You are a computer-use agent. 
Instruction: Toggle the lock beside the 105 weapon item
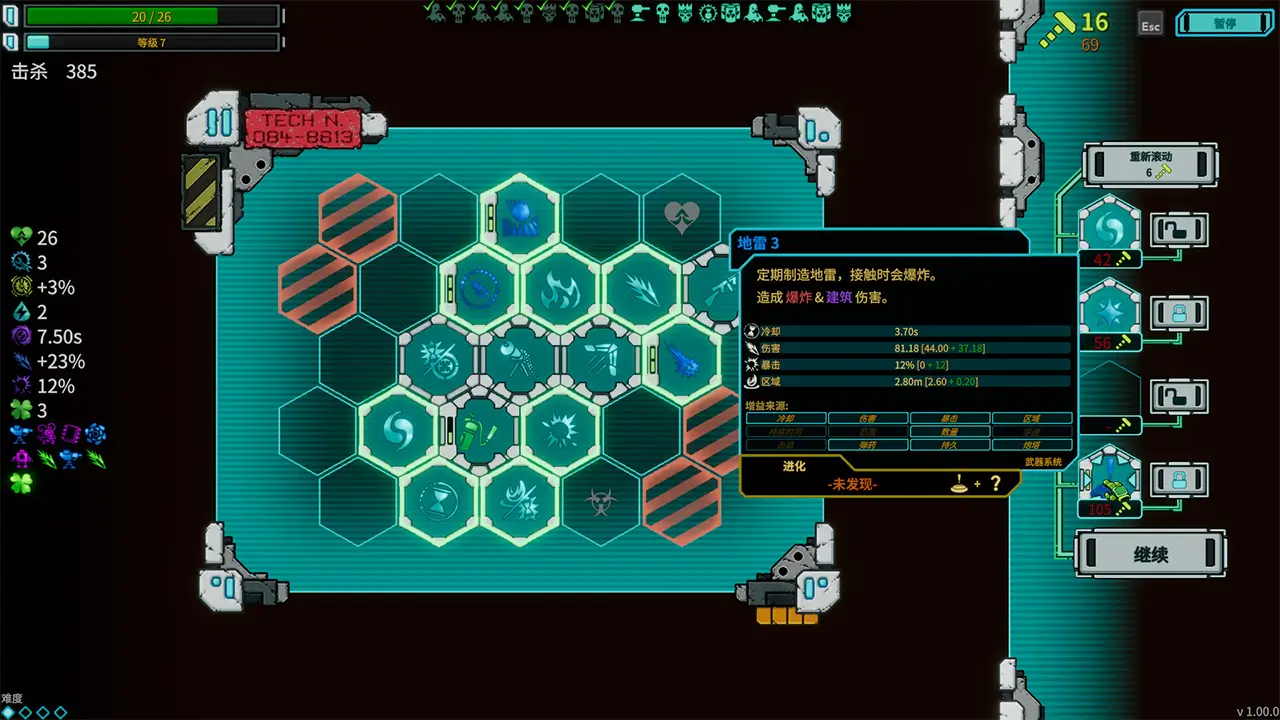pyautogui.click(x=1180, y=478)
